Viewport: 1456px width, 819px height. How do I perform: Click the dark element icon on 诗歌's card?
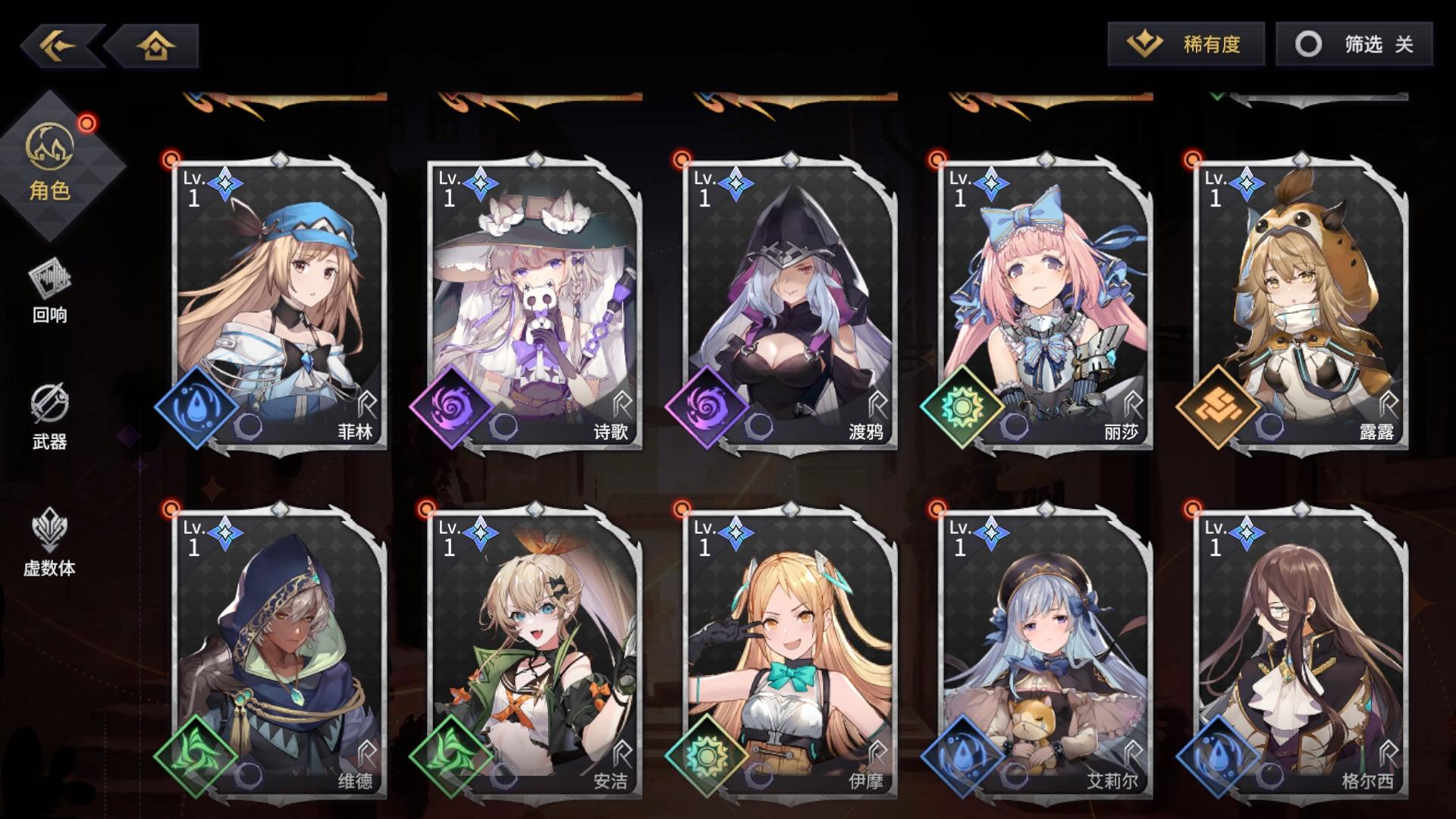tap(453, 406)
